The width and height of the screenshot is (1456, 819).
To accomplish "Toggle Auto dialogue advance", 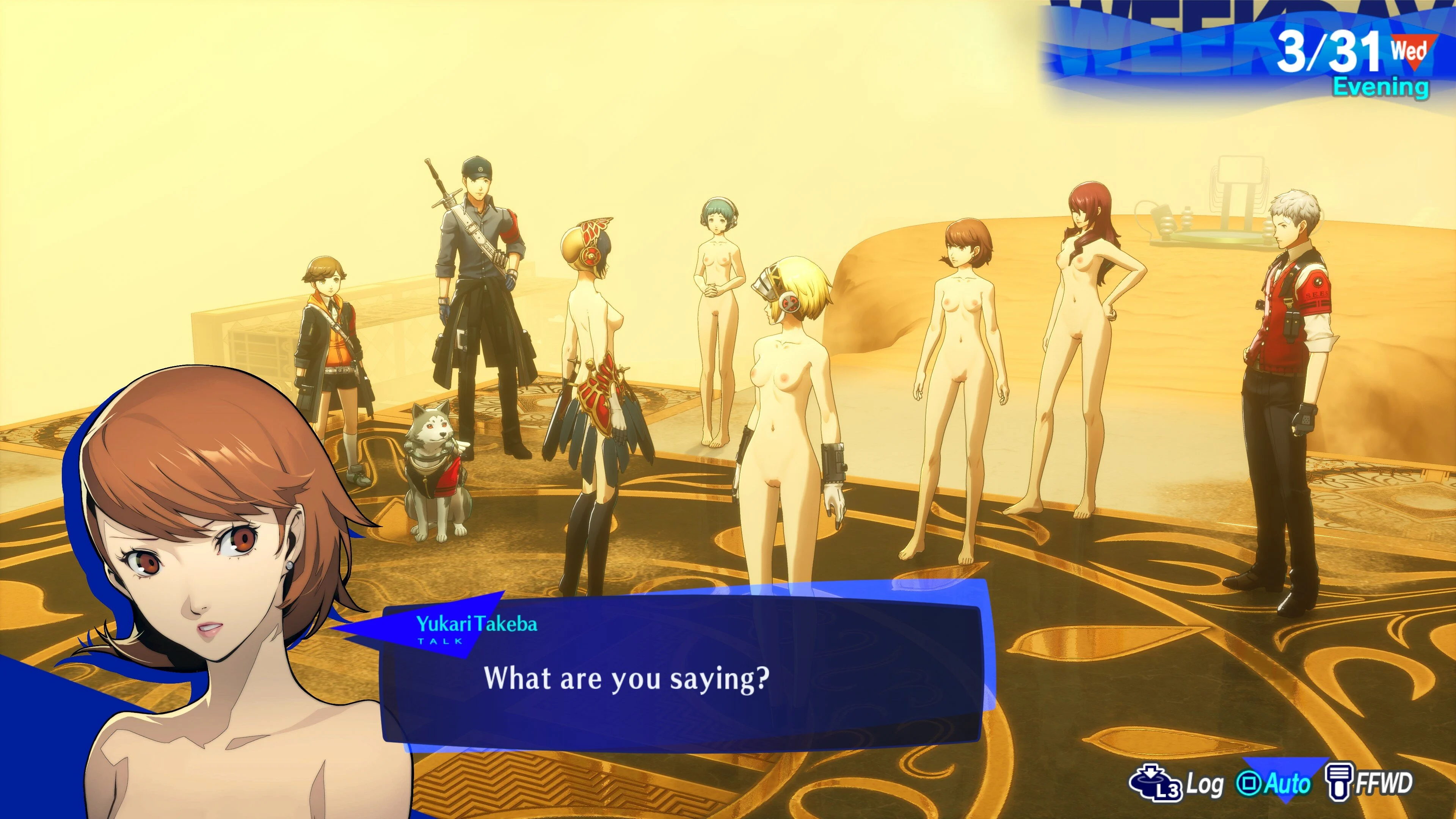I will tap(1274, 783).
